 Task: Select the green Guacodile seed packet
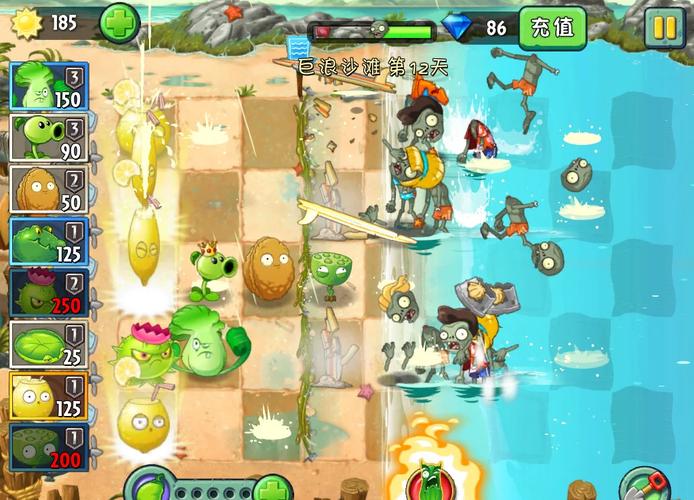click(50, 242)
